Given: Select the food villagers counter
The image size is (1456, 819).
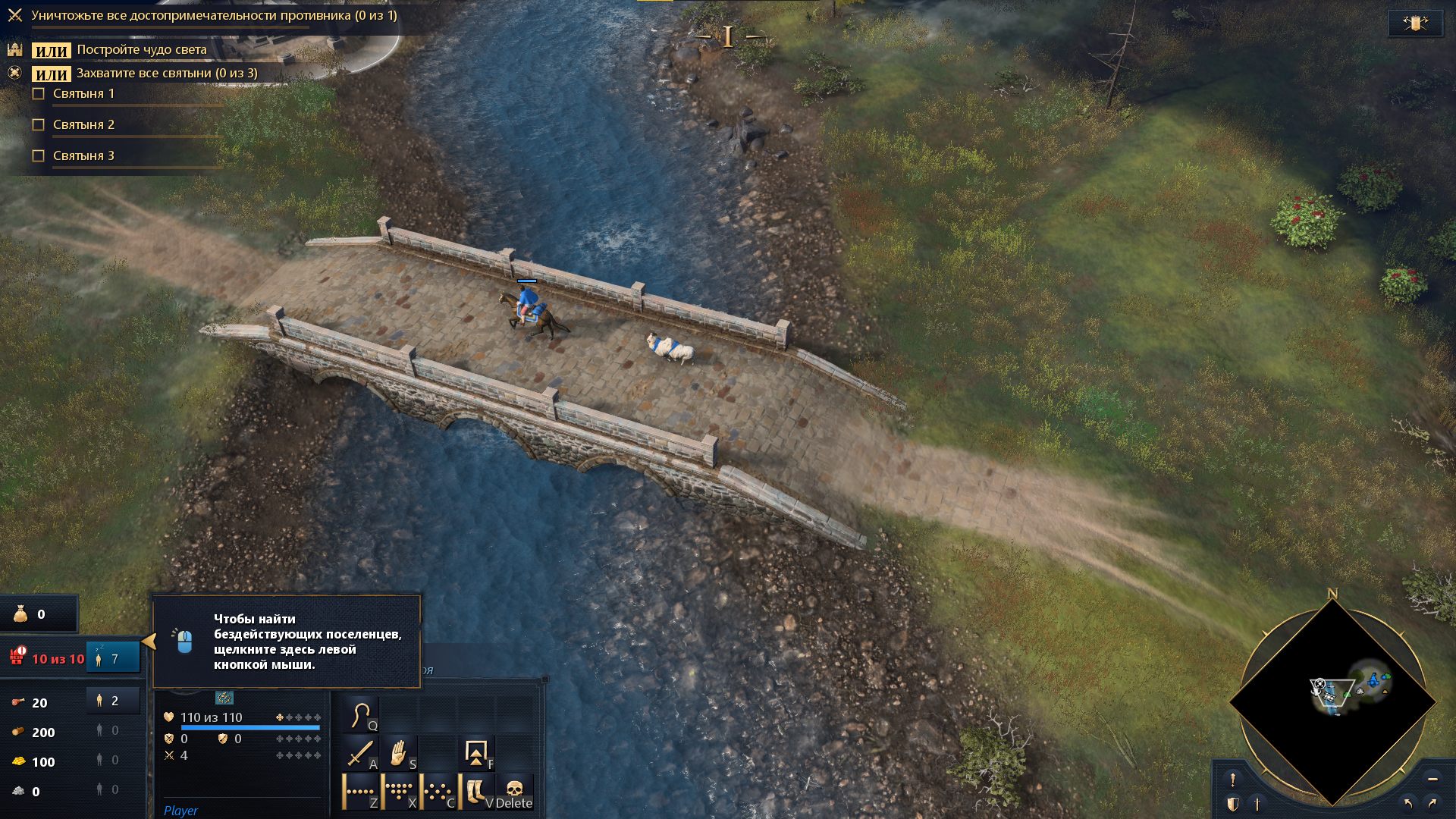Looking at the screenshot, I should (112, 701).
